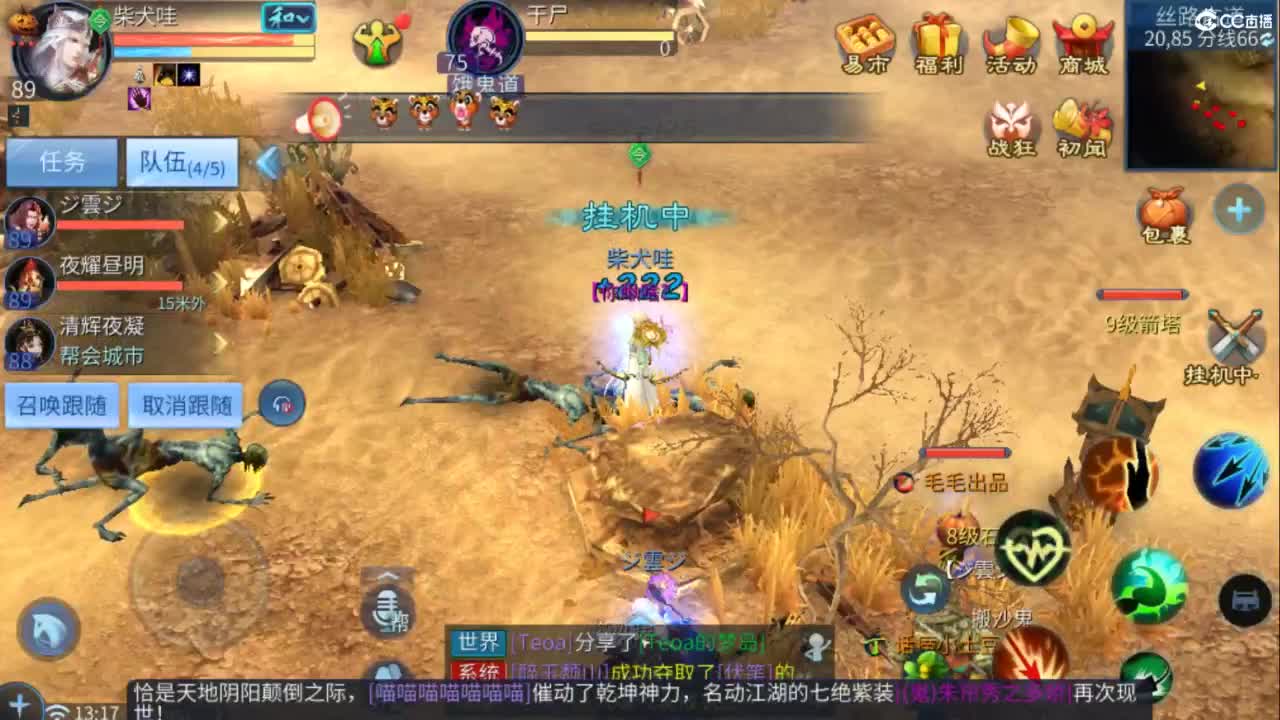This screenshot has width=1280, height=720.
Task: Tap the red megaphone announcement icon
Action: 318,115
